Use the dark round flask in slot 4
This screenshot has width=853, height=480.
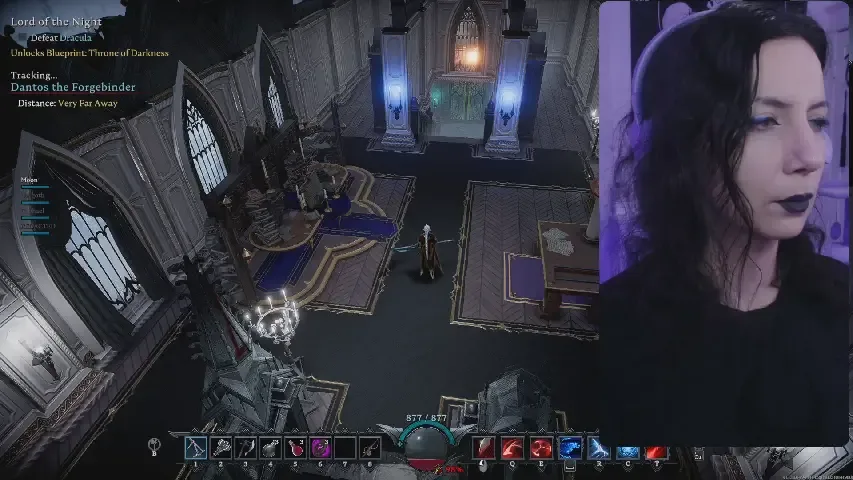tap(270, 449)
